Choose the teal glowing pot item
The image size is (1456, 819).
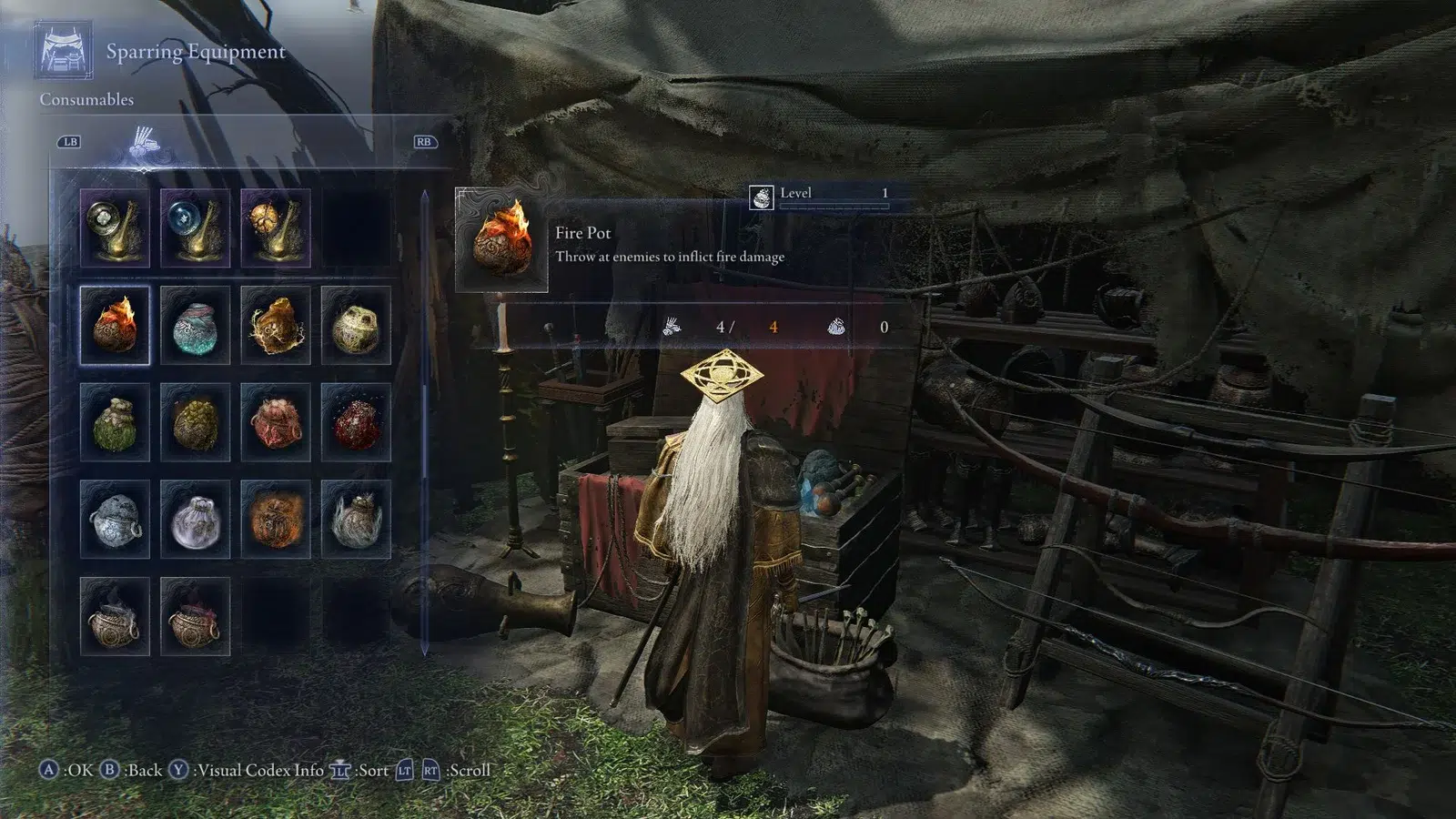(195, 325)
